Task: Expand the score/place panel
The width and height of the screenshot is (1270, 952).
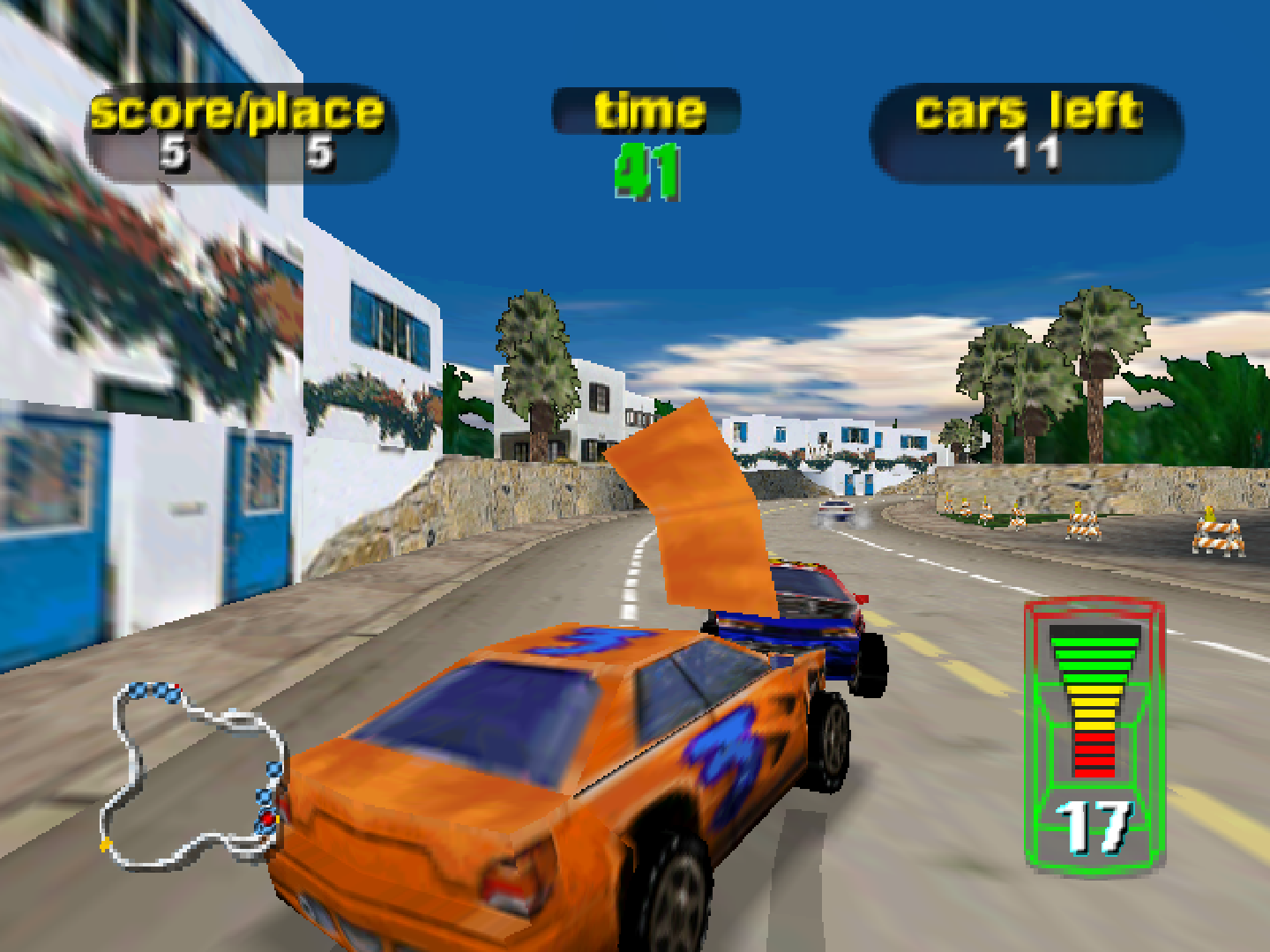Action: 238,128
